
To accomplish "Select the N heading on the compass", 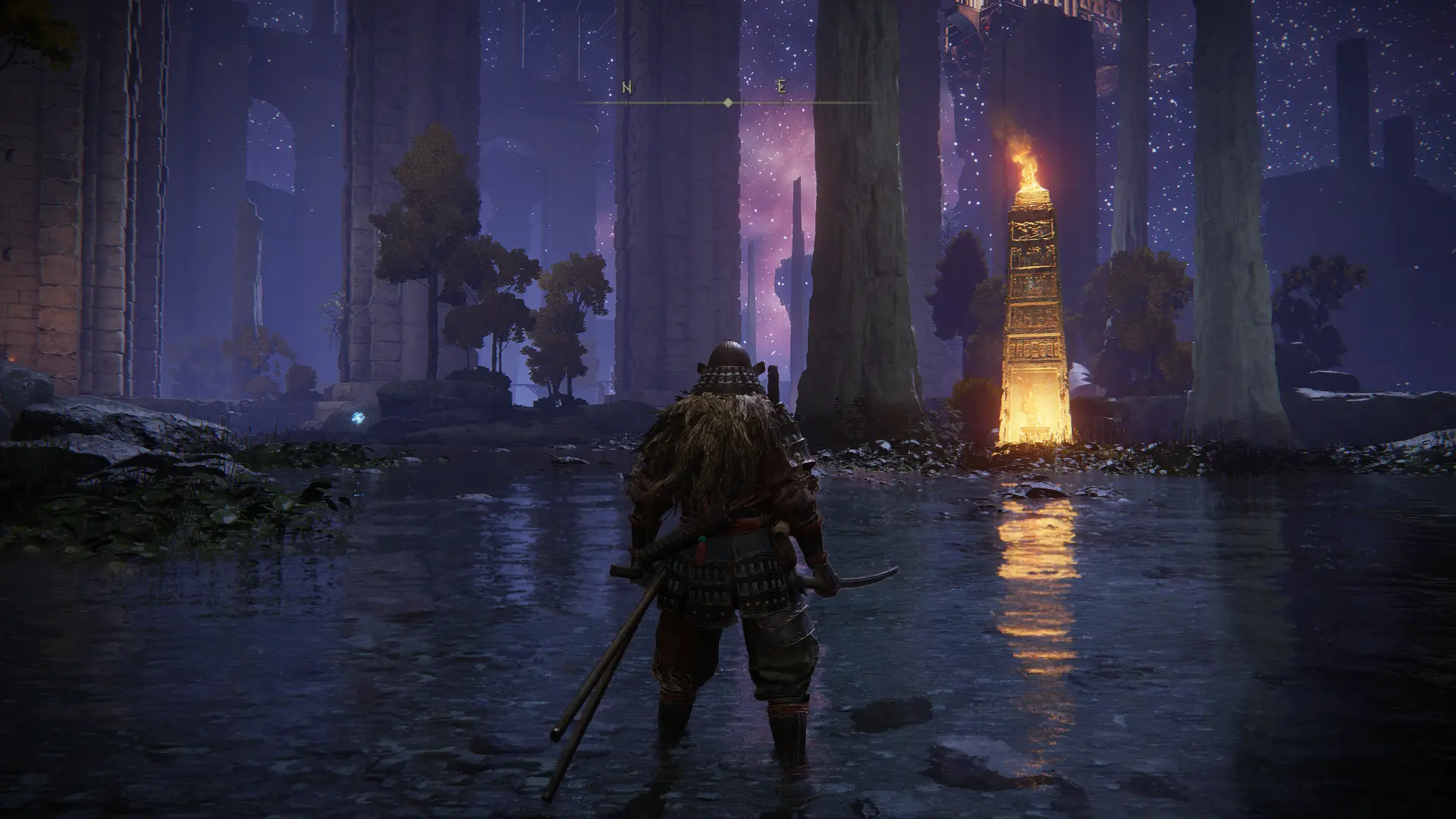I will [627, 87].
